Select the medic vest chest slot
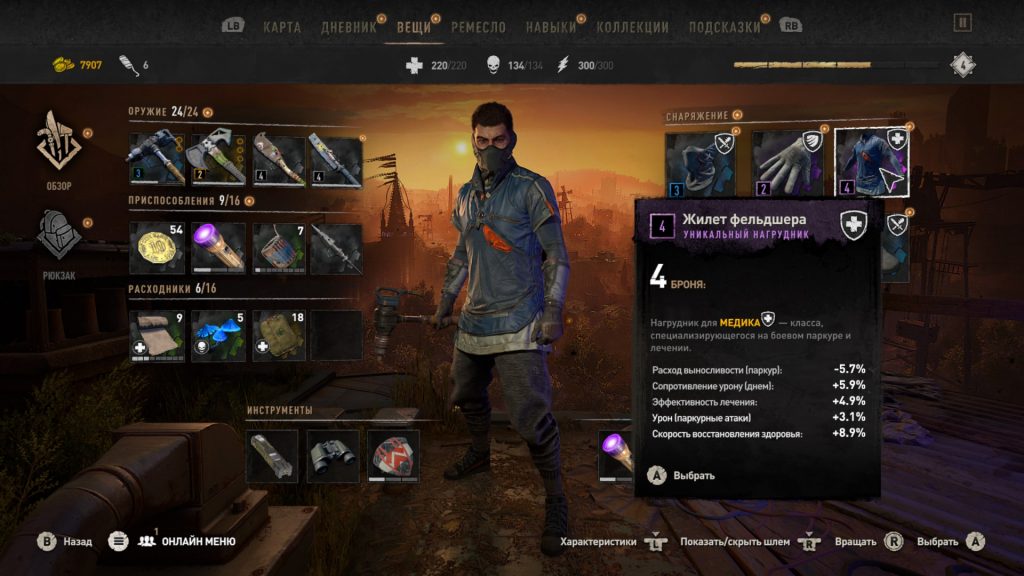Image resolution: width=1024 pixels, height=576 pixels. coord(871,162)
